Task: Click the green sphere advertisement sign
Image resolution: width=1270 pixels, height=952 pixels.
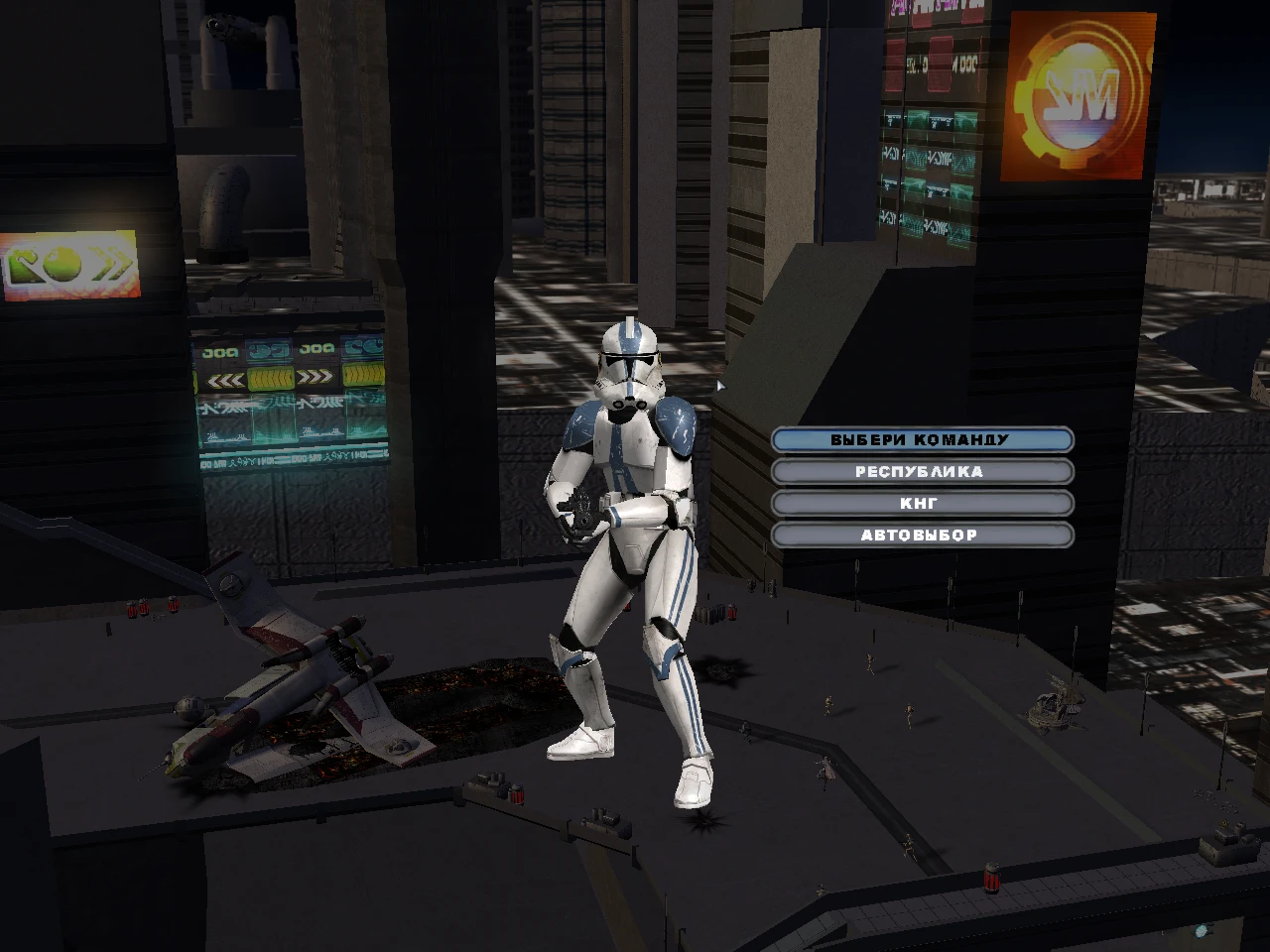Action: 64,266
